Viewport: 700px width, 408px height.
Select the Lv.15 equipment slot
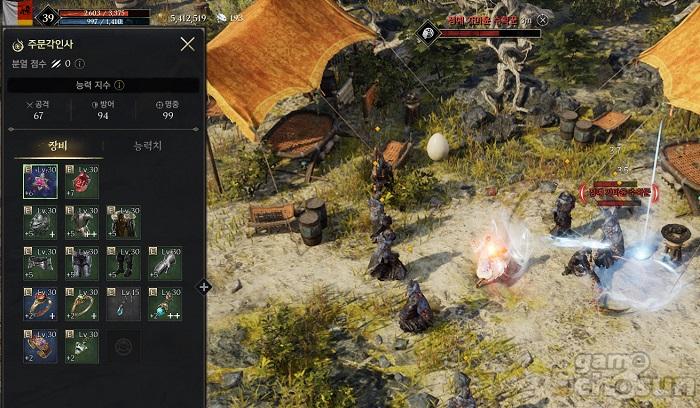pos(124,304)
